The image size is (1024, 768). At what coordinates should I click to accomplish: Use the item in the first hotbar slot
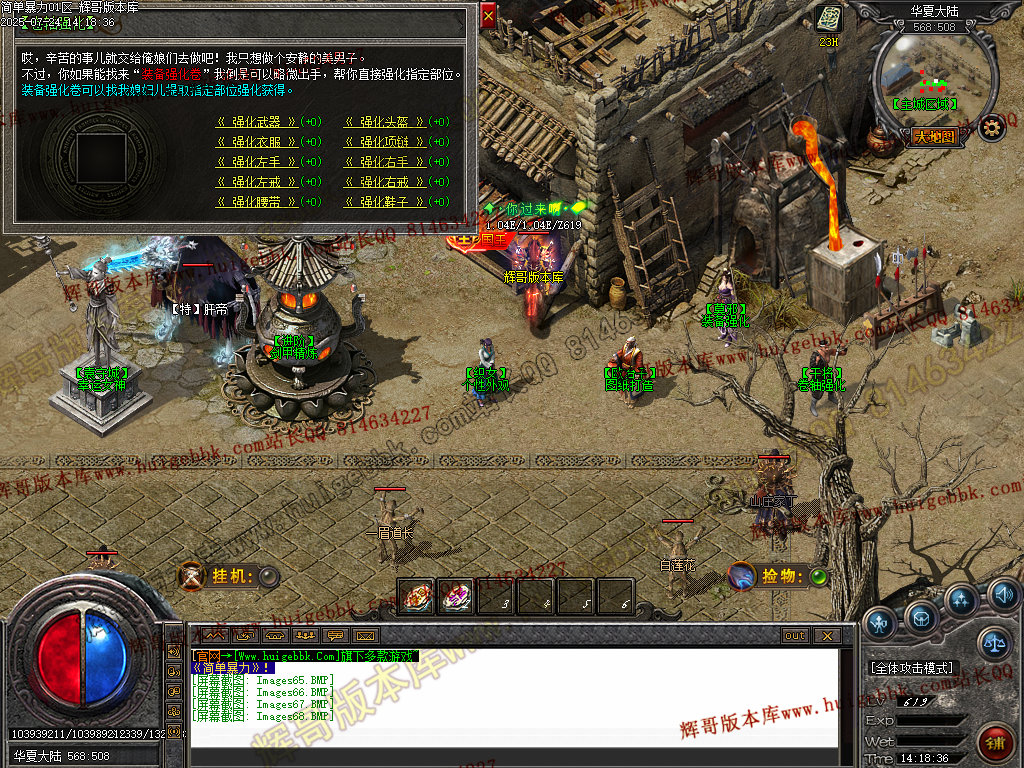click(x=416, y=597)
